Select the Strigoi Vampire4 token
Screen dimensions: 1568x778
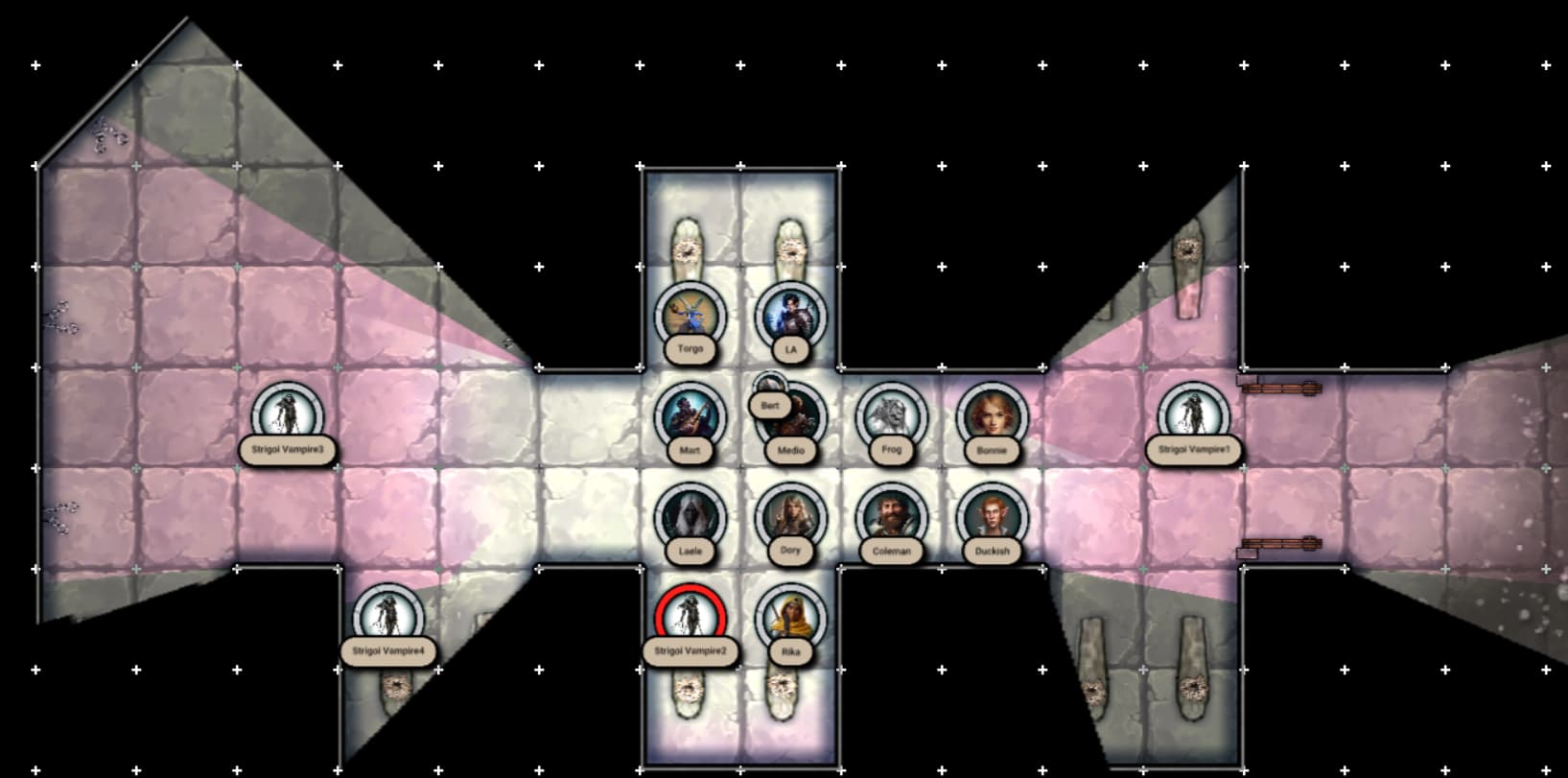click(x=388, y=617)
